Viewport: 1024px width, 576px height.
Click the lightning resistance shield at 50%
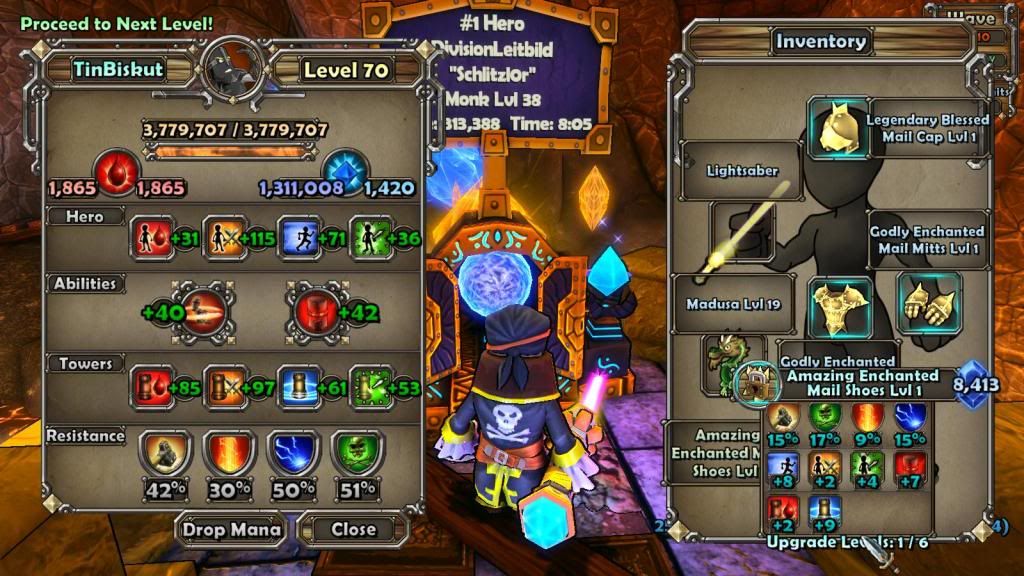[292, 455]
